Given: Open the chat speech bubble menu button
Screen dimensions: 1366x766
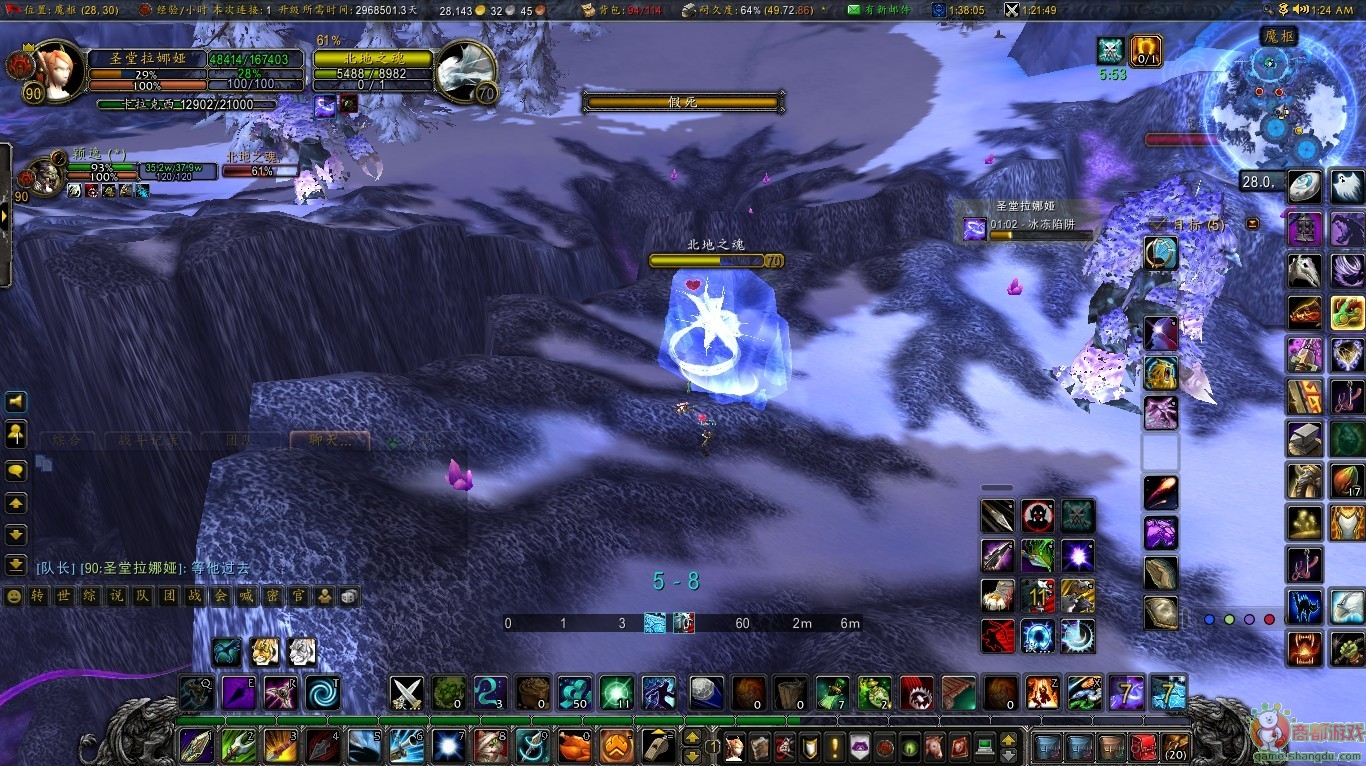Looking at the screenshot, I should pos(16,470).
